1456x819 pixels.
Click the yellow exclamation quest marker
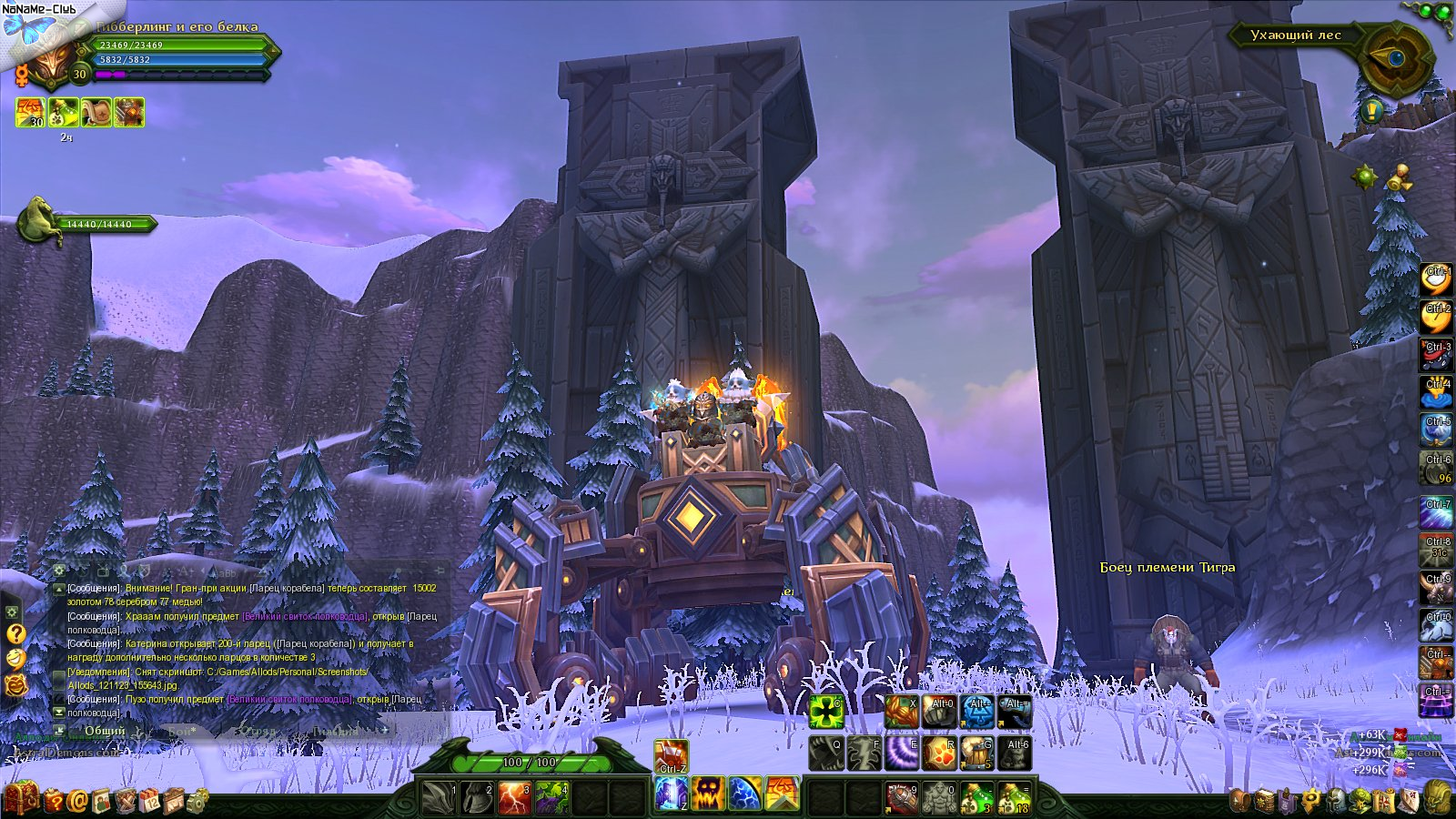(1373, 111)
